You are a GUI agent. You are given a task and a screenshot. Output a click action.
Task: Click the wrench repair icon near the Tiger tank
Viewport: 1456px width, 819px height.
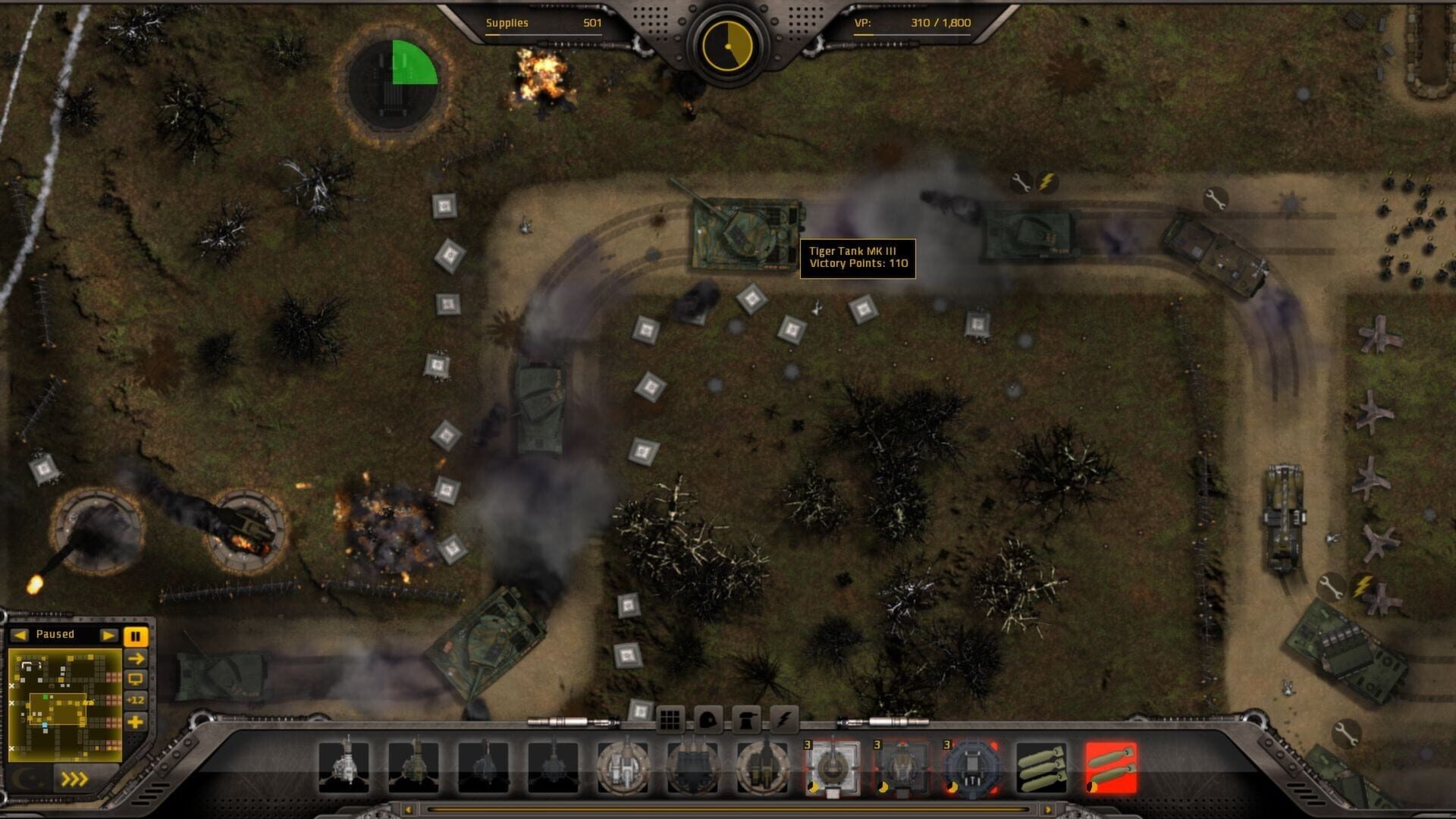(1023, 182)
